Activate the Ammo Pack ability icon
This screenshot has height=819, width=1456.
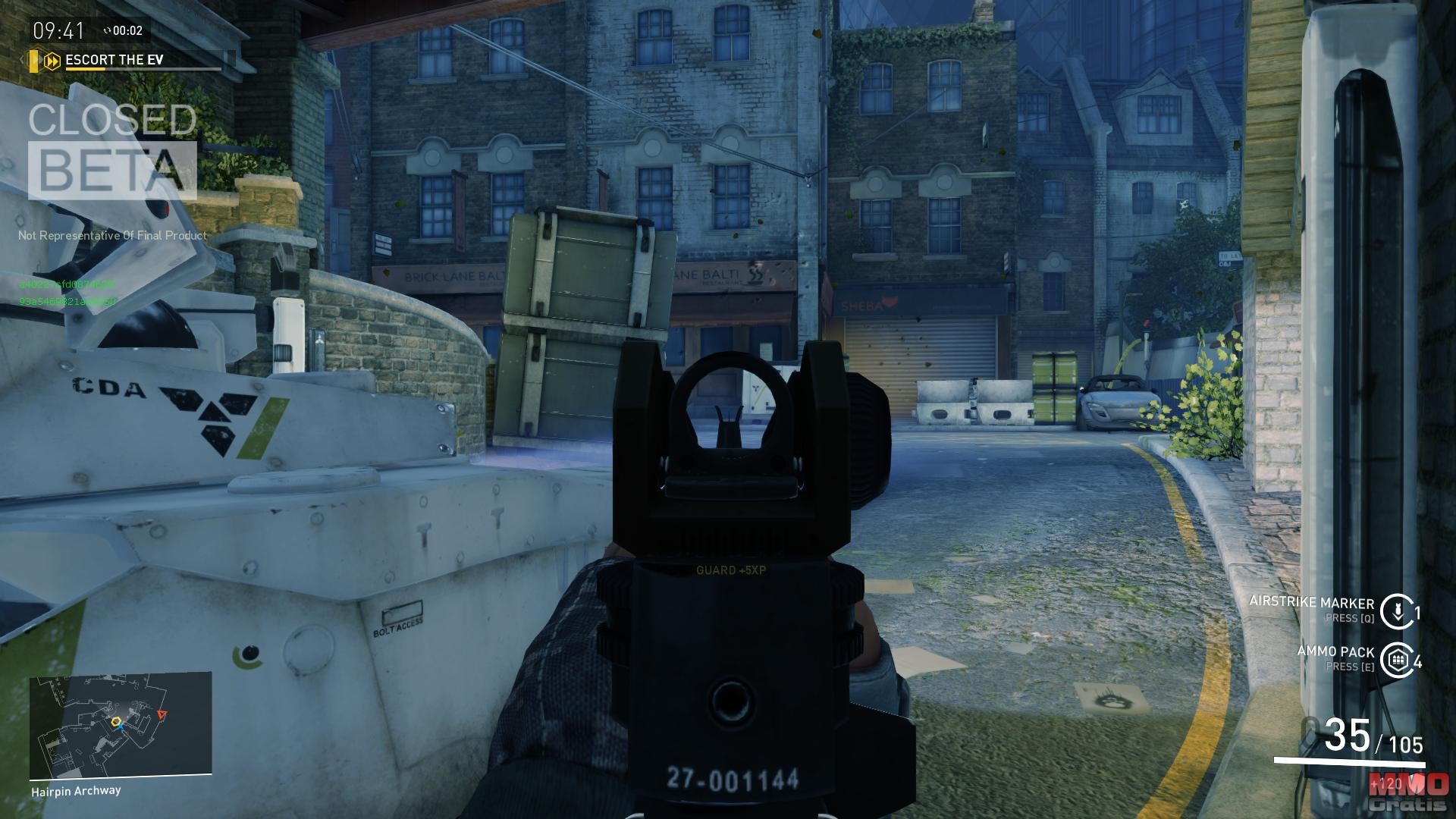pos(1396,660)
